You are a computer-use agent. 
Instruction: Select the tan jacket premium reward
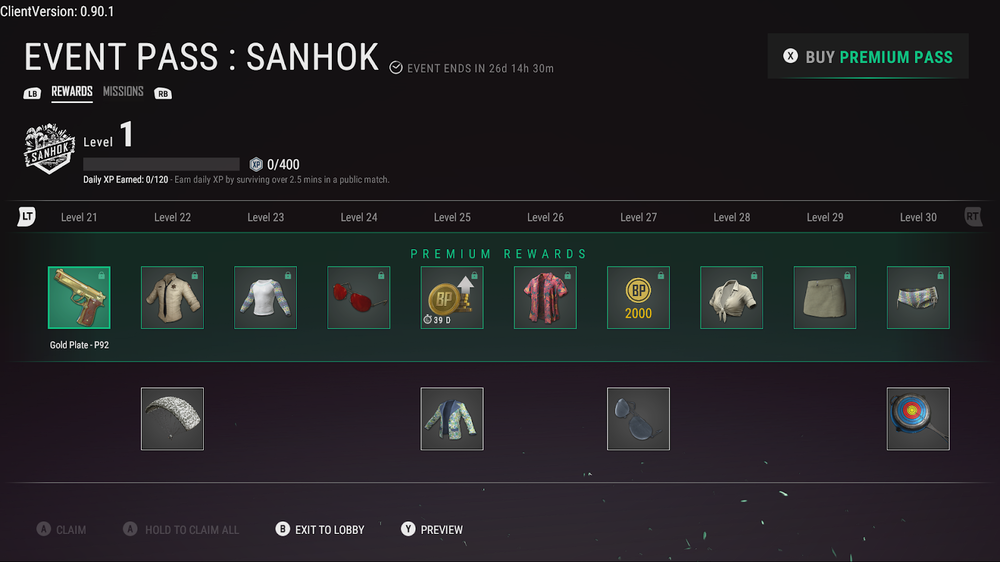pos(172,298)
